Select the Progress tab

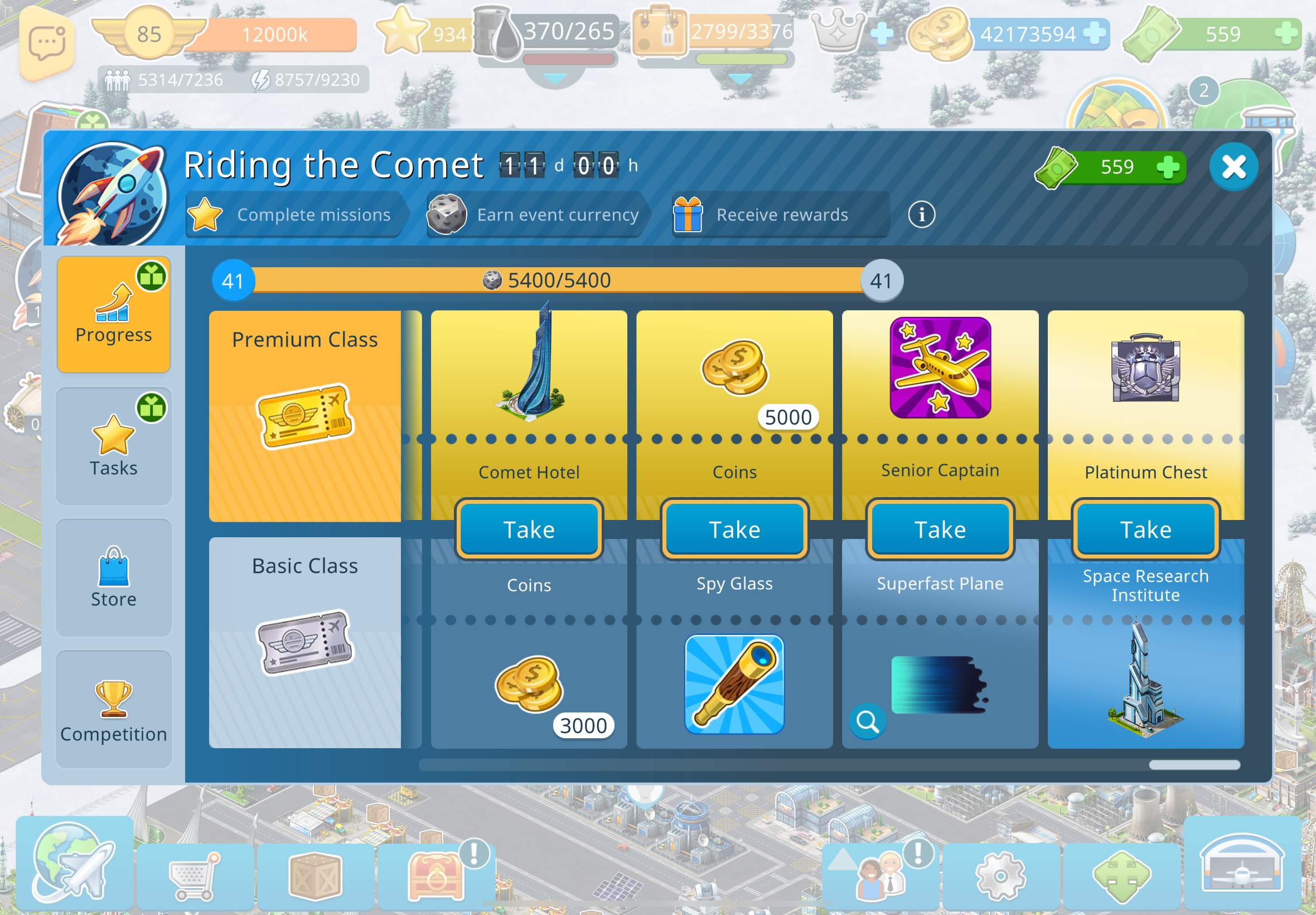point(113,315)
